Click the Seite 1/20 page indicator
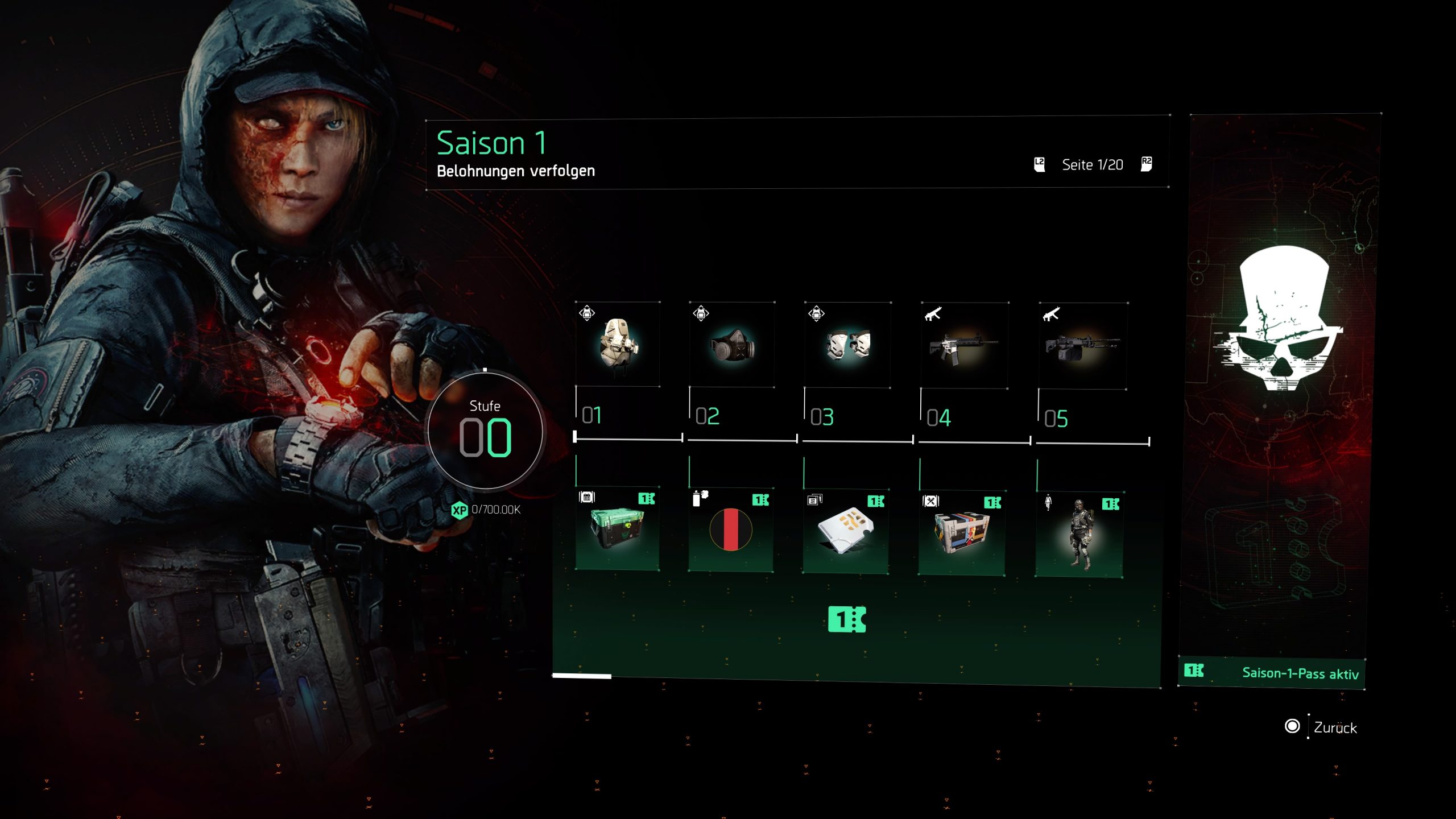This screenshot has width=1456, height=819. [1092, 165]
